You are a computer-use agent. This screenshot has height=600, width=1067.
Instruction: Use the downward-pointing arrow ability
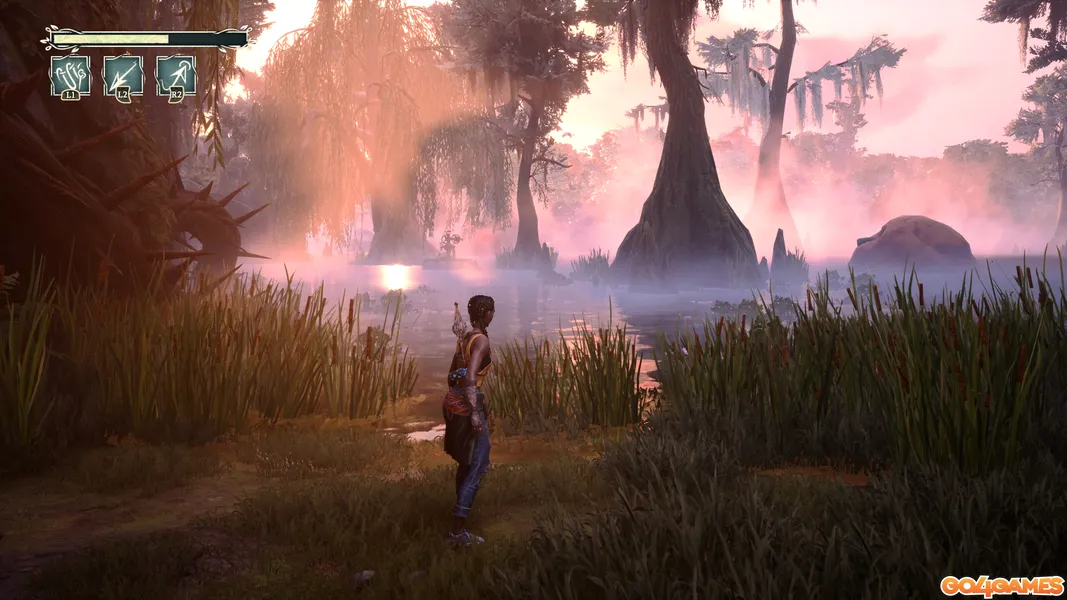(123, 76)
